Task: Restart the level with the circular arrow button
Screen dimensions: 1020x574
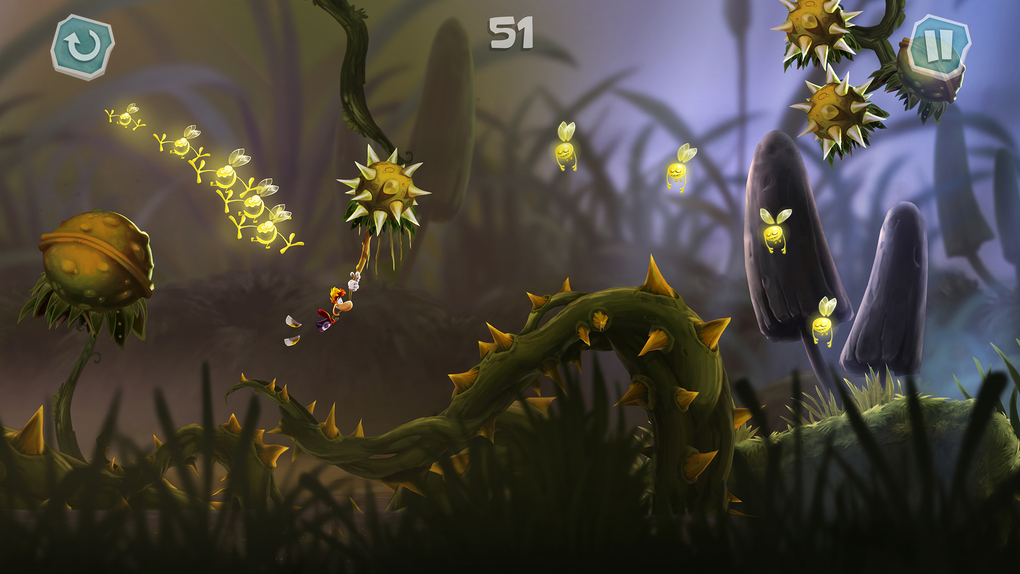Action: (x=83, y=47)
